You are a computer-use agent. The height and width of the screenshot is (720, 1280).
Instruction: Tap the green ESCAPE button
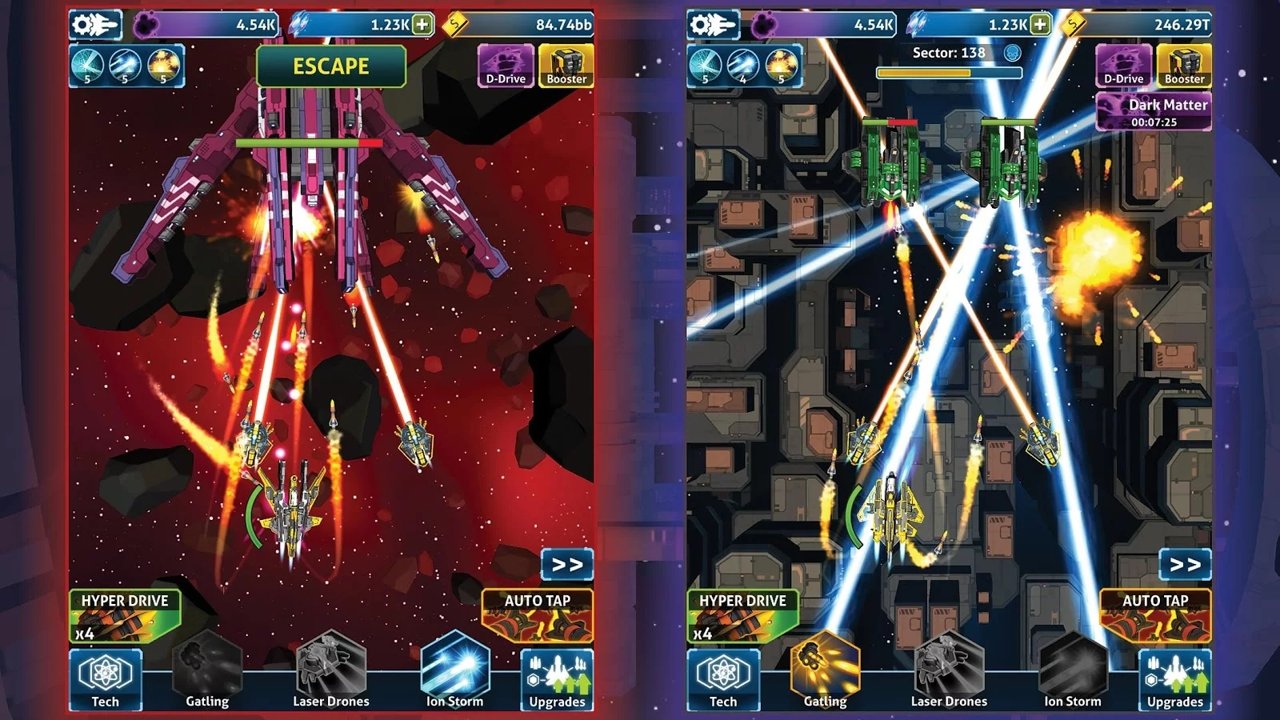pyautogui.click(x=331, y=67)
